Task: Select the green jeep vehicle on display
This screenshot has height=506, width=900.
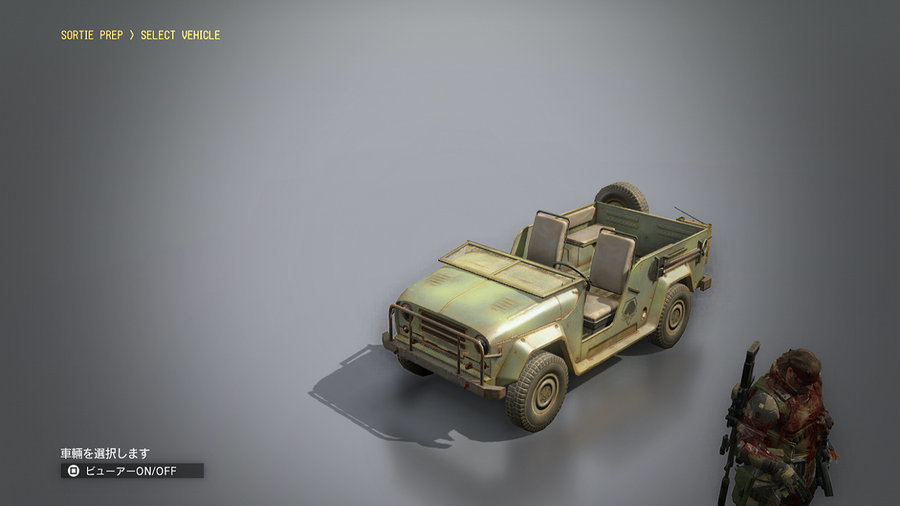Action: pyautogui.click(x=548, y=300)
